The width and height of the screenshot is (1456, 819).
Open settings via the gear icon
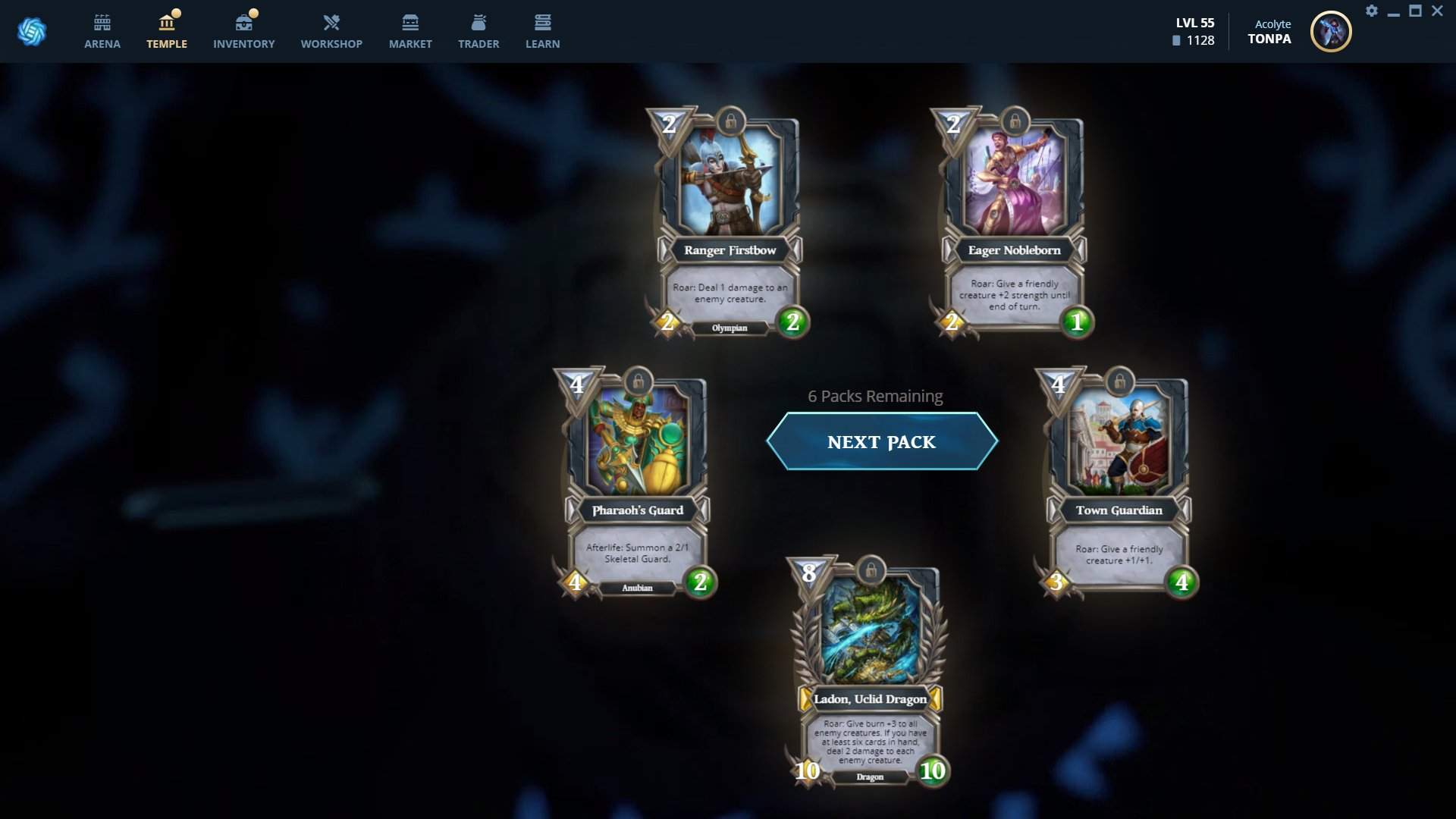coord(1372,11)
